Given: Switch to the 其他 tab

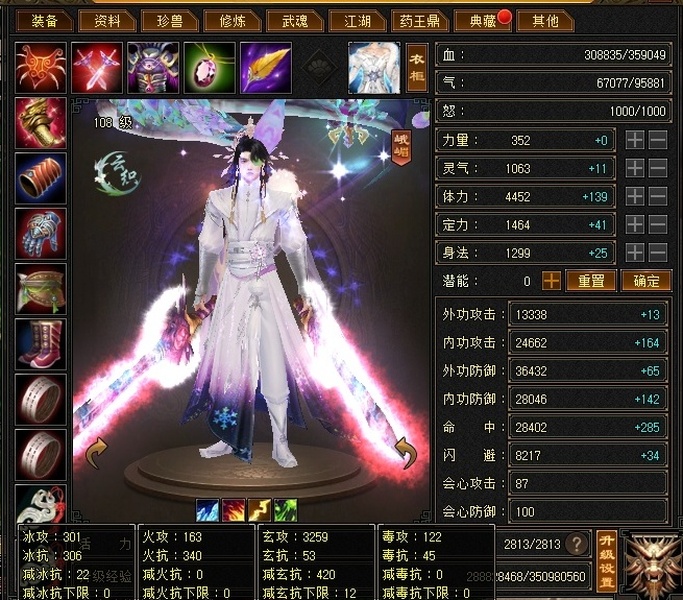Looking at the screenshot, I should pos(546,21).
